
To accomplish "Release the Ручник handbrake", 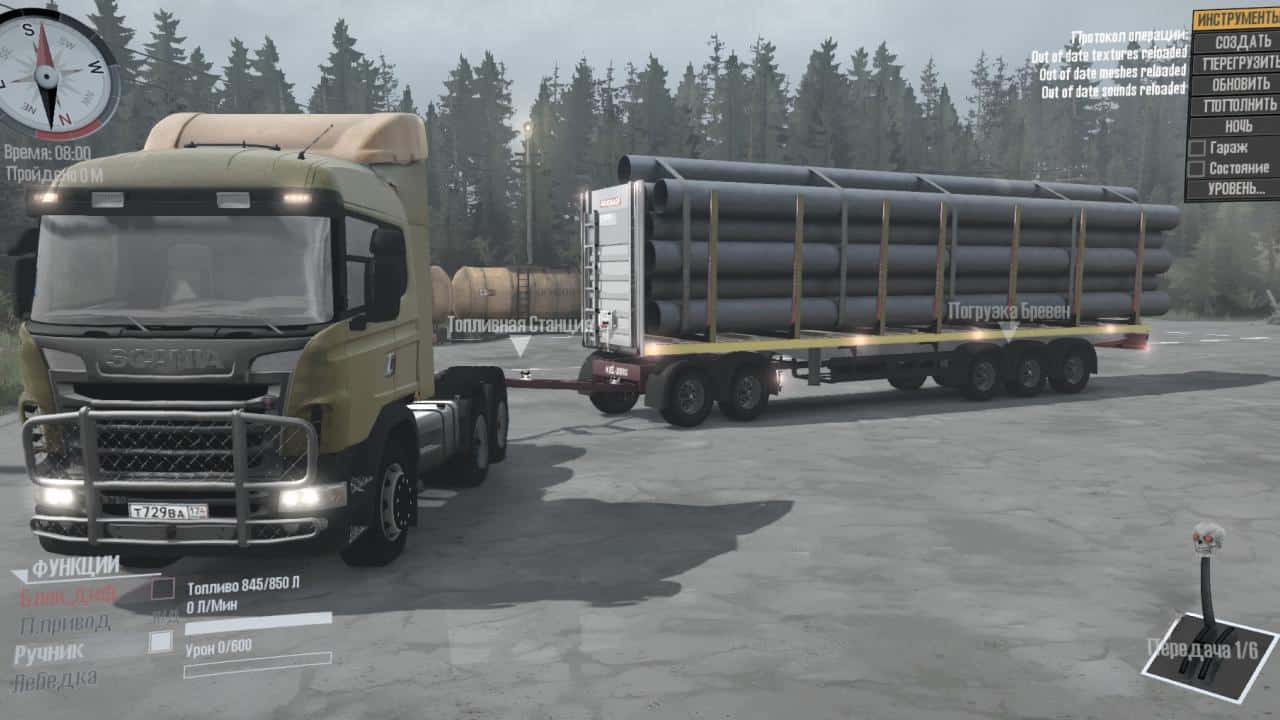I will [50, 653].
